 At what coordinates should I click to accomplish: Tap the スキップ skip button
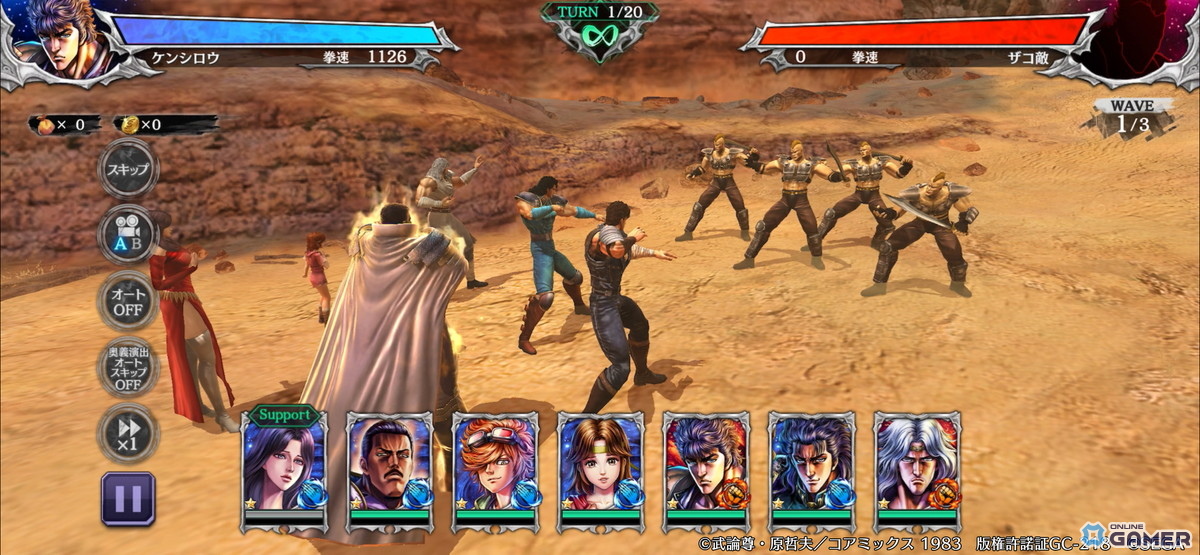click(x=127, y=169)
